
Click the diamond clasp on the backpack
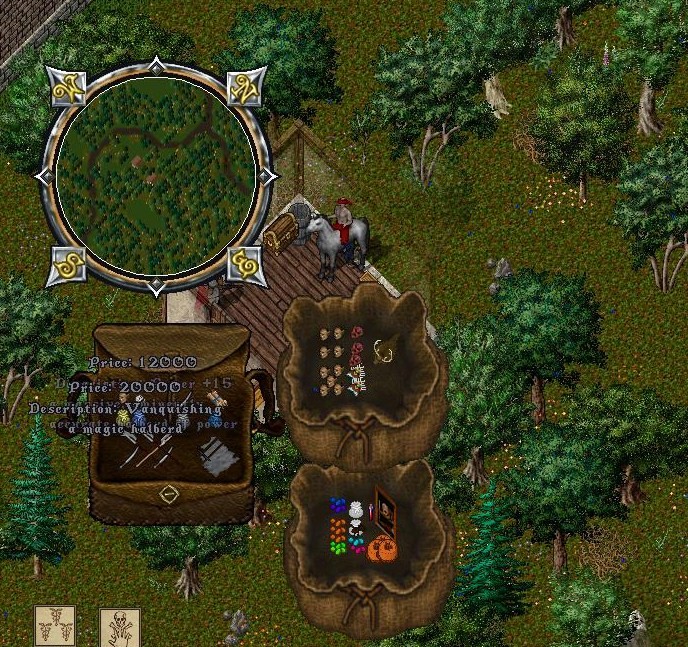(169, 494)
